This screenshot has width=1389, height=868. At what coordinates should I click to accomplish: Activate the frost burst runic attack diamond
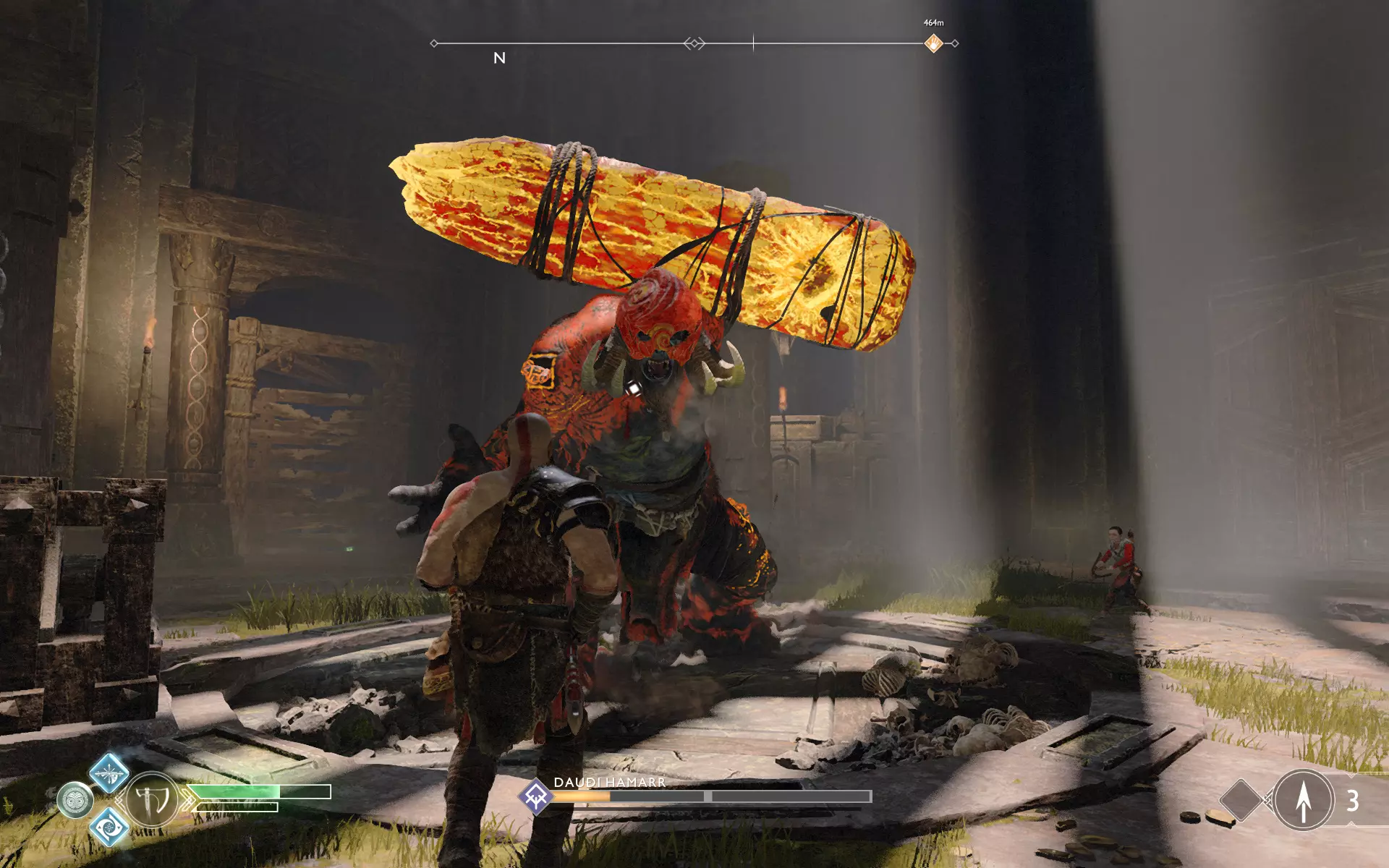point(109,773)
